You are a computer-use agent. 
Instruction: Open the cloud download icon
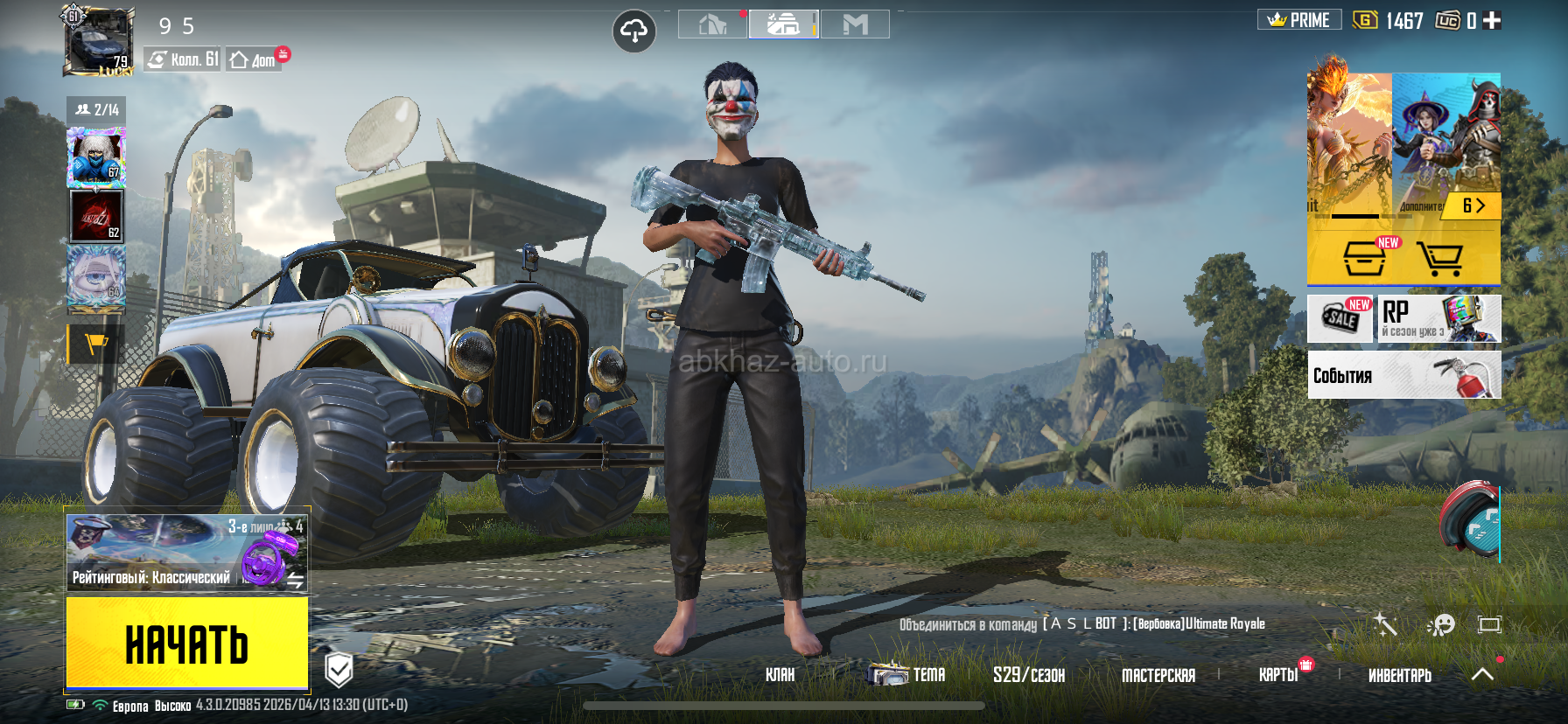point(633,32)
